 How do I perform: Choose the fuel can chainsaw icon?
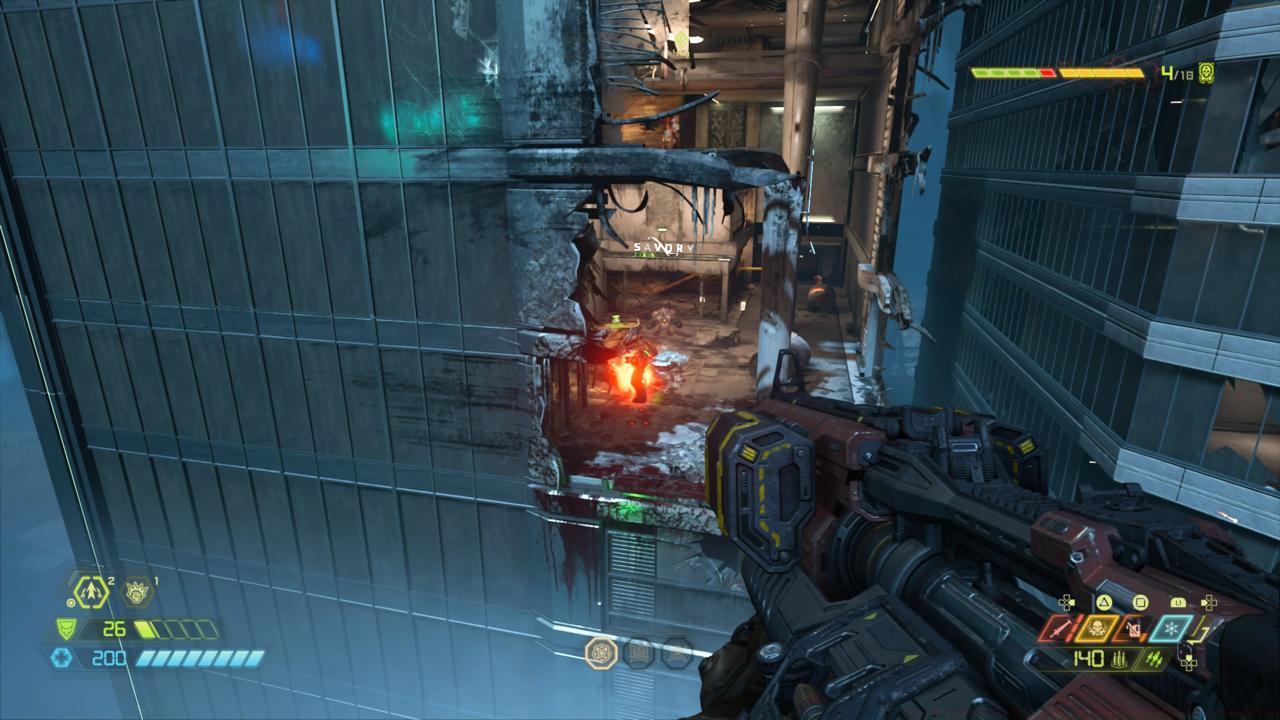click(x=1133, y=629)
